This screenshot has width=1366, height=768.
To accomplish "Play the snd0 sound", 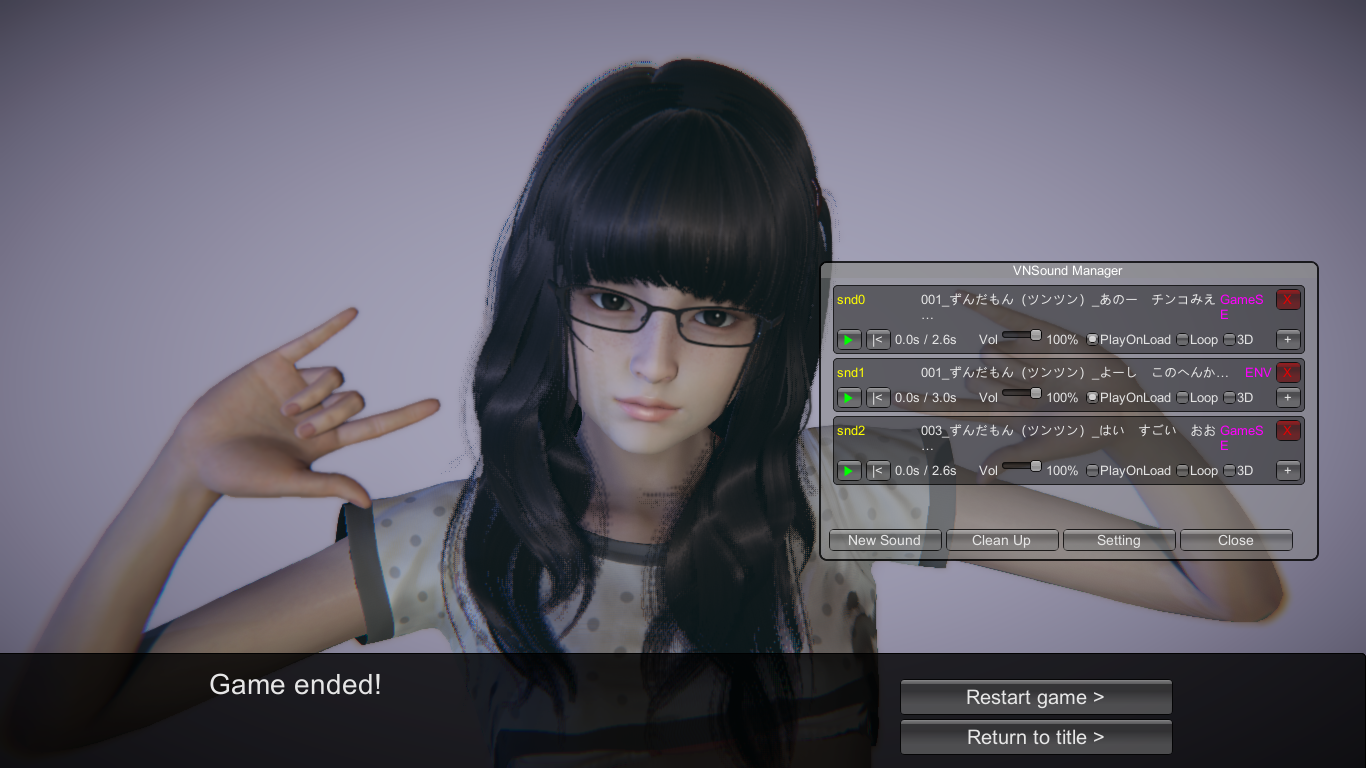I will click(849, 340).
